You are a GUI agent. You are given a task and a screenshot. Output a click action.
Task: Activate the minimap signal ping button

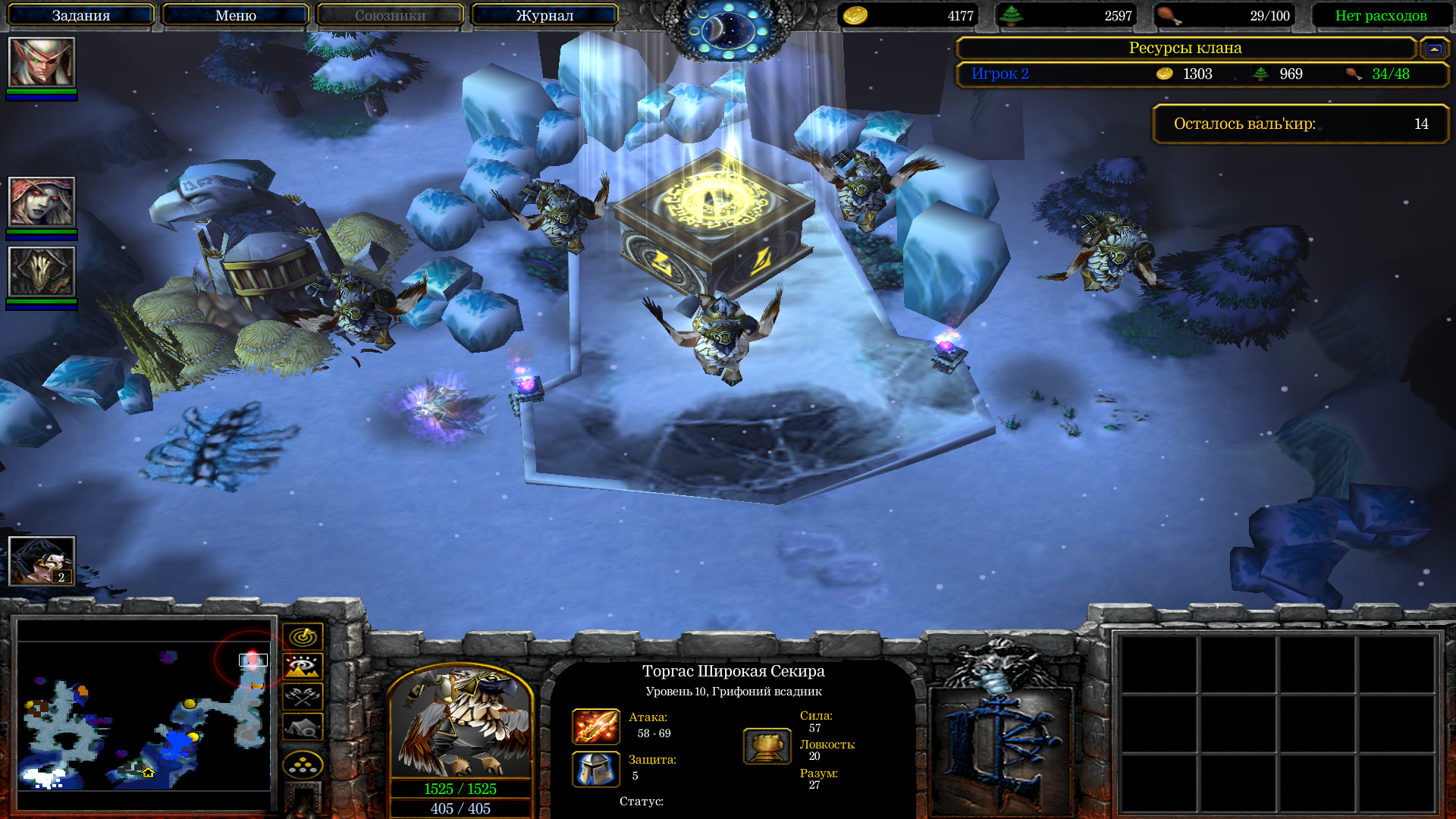(303, 636)
